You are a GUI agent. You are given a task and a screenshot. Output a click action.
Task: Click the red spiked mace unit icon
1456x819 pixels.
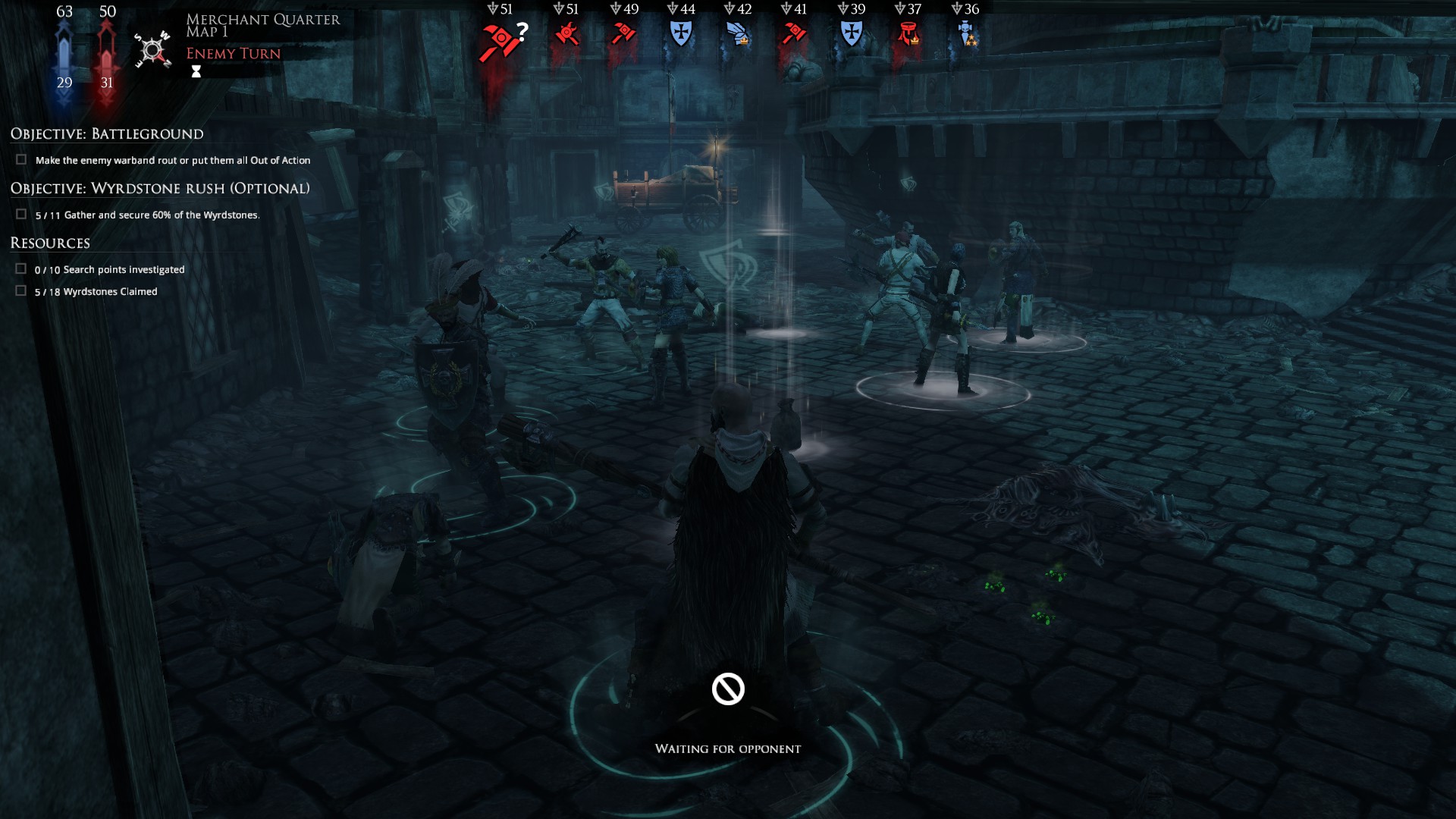click(x=566, y=34)
